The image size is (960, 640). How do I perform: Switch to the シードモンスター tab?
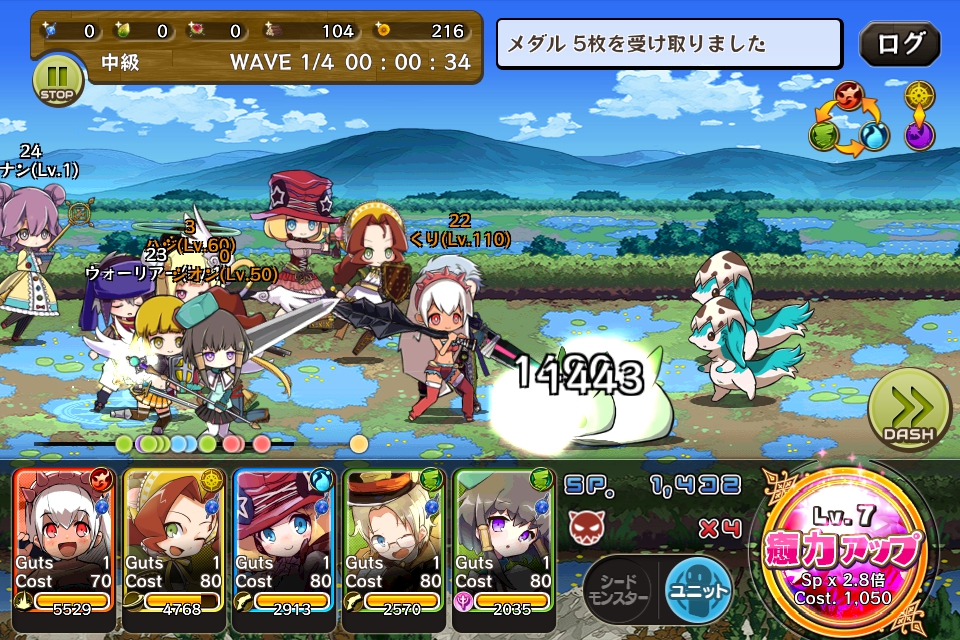[x=619, y=589]
